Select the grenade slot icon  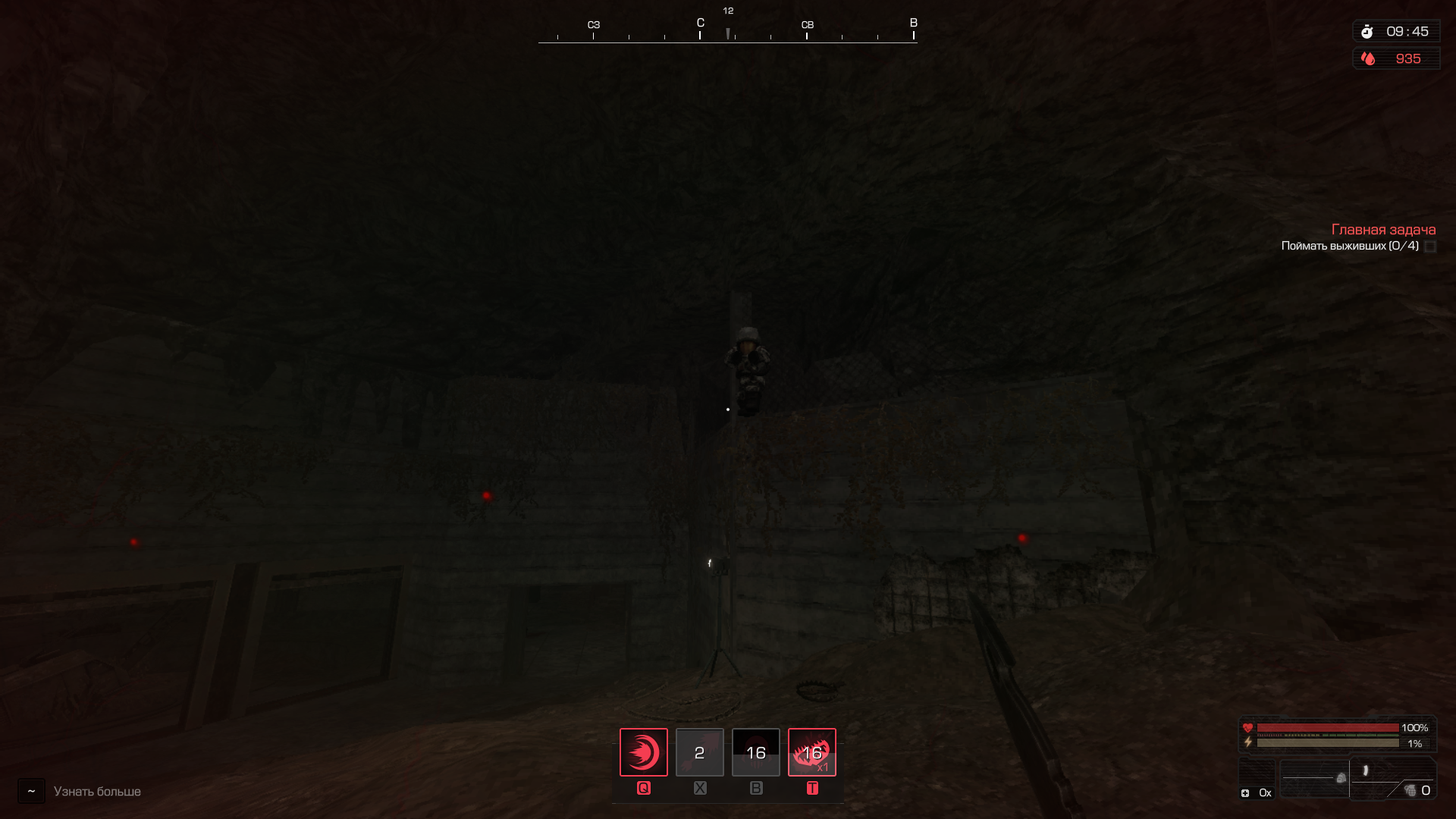tap(1410, 791)
